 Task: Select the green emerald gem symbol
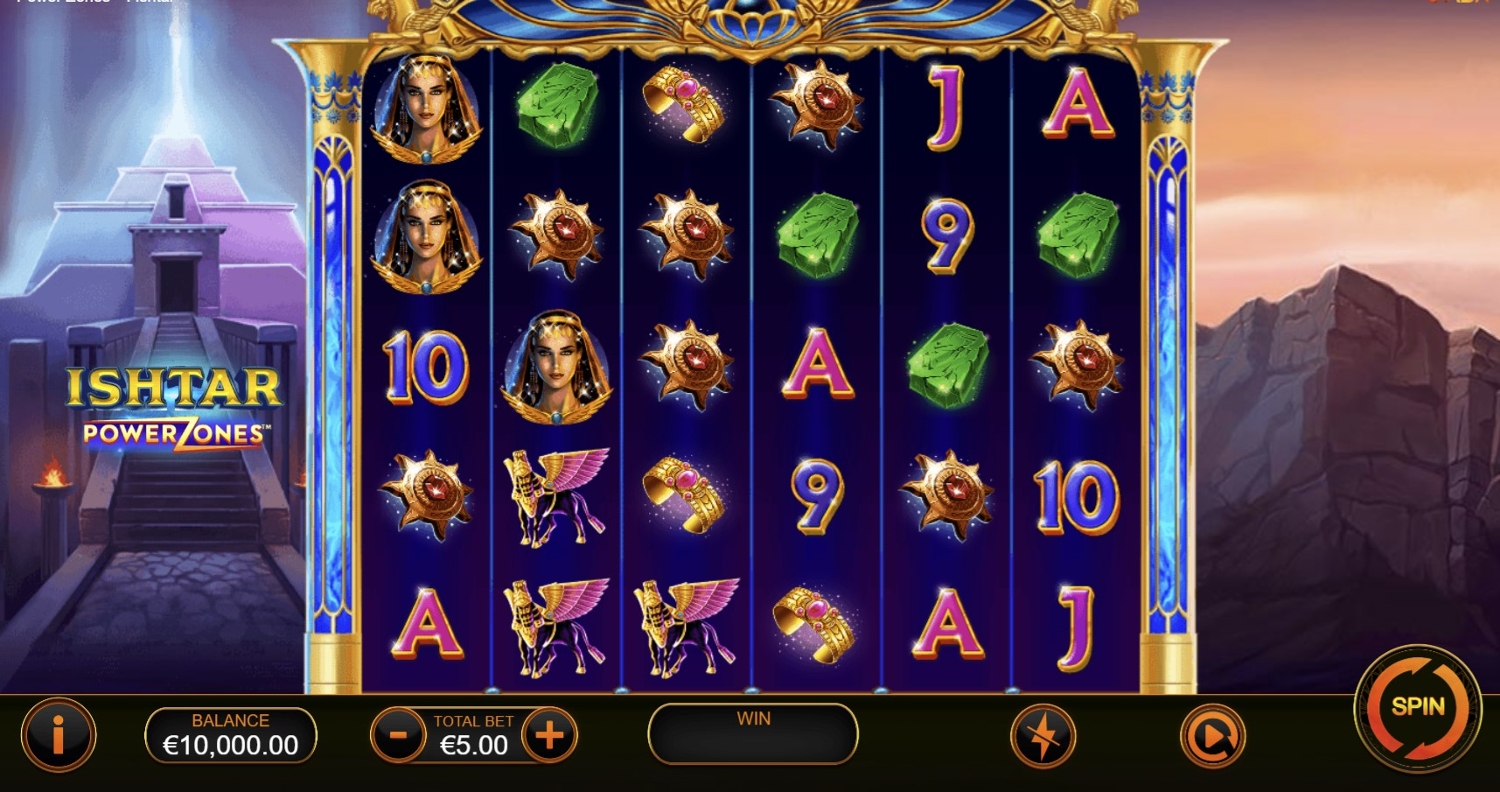pos(558,110)
